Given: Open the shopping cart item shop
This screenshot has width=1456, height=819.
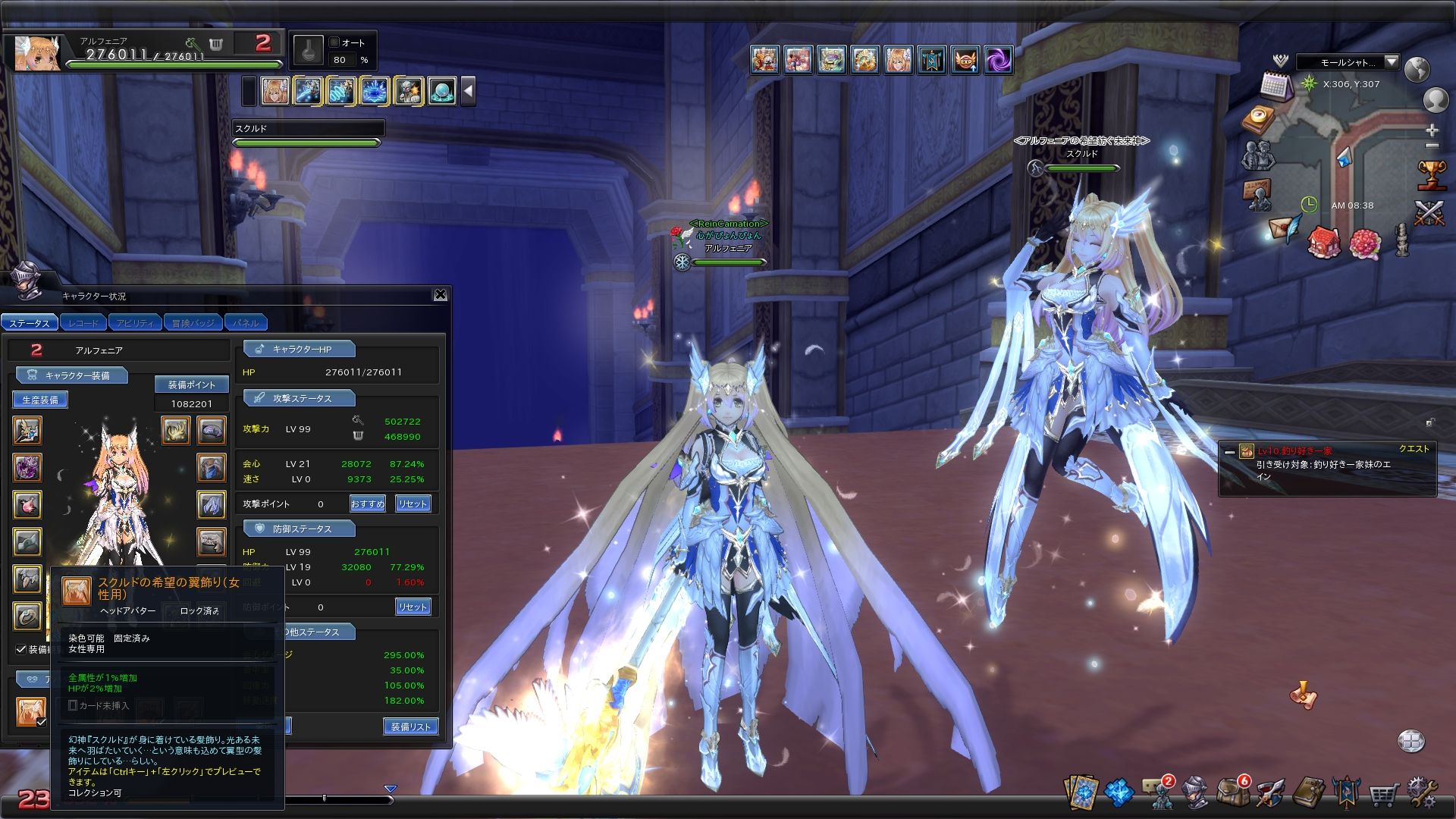Looking at the screenshot, I should pyautogui.click(x=1383, y=795).
